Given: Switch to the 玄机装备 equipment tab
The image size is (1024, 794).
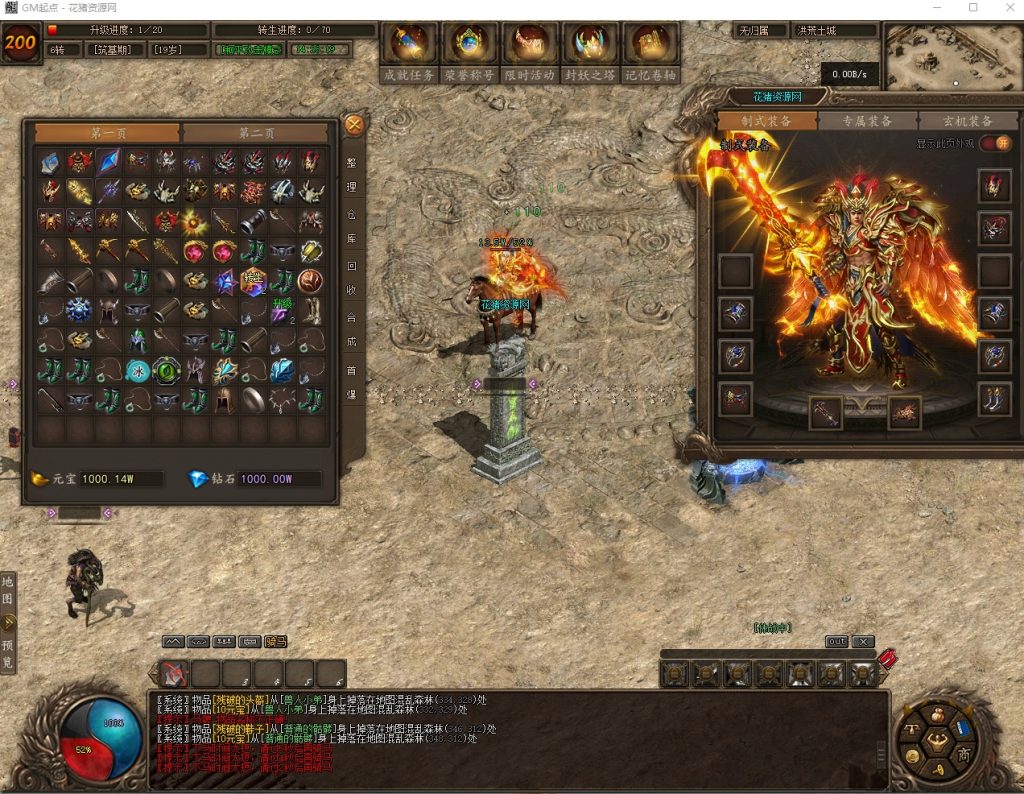Looking at the screenshot, I should pyautogui.click(x=967, y=121).
